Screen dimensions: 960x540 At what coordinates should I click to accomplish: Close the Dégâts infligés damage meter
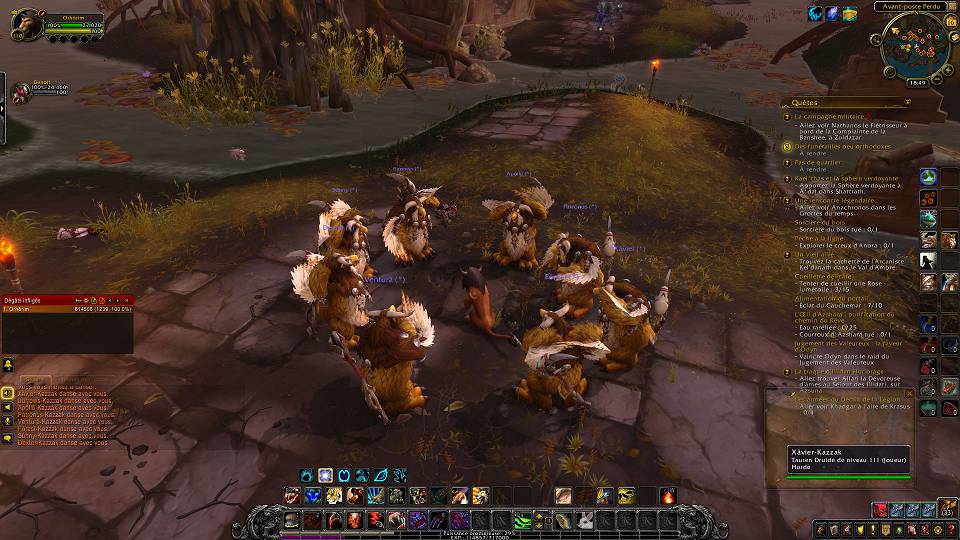click(127, 299)
